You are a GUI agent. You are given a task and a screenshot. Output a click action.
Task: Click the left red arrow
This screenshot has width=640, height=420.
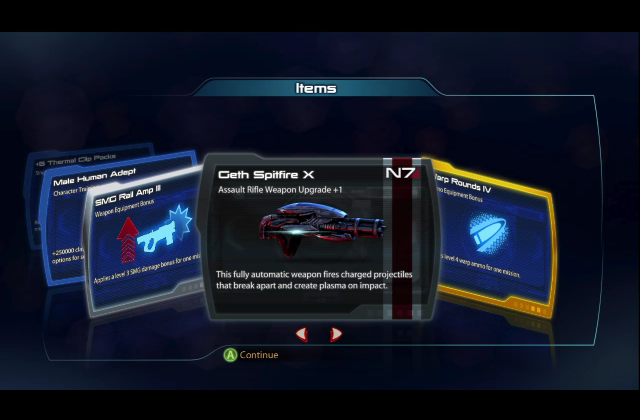click(x=301, y=334)
